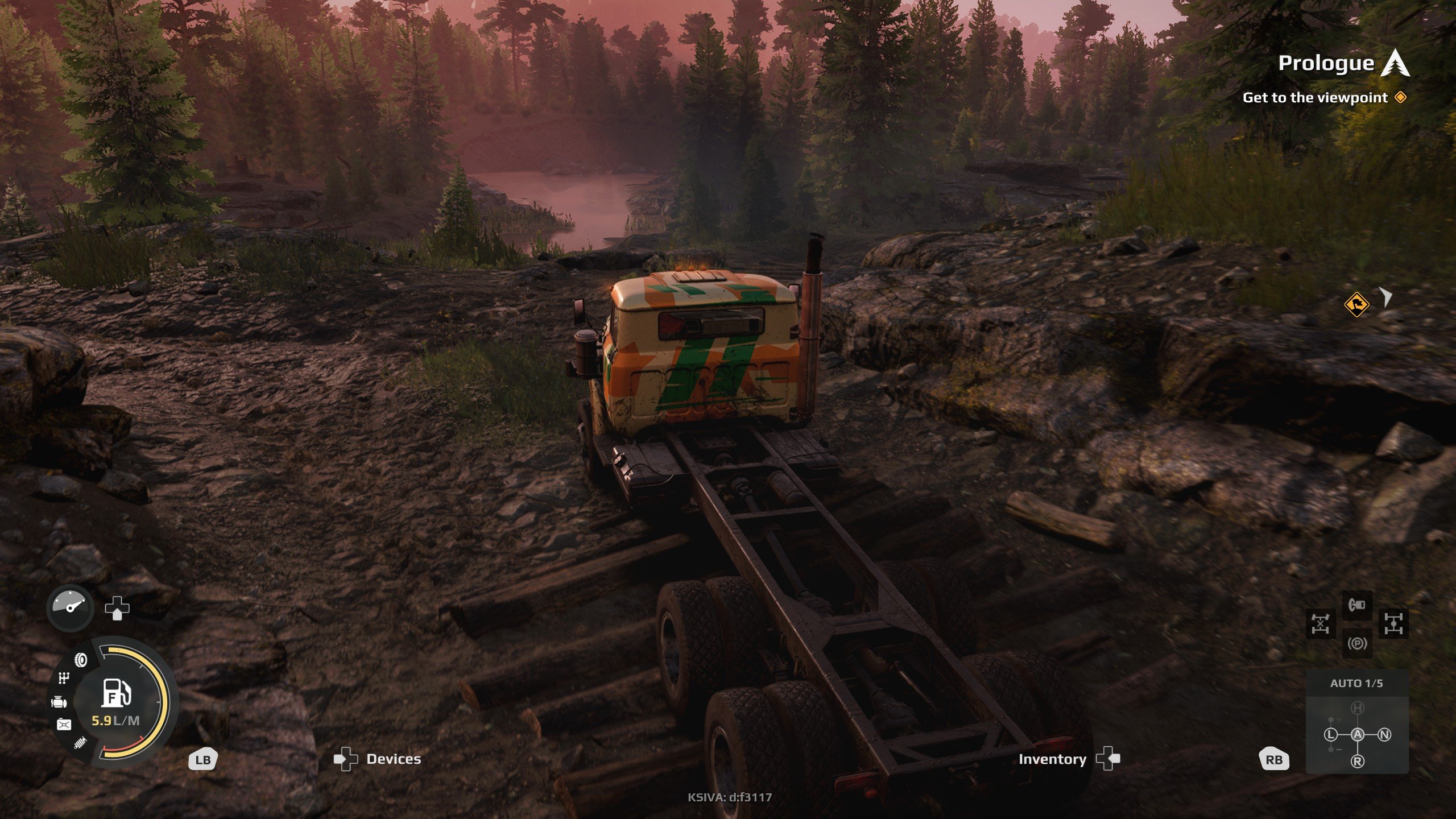This screenshot has width=1456, height=819.
Task: Shift to Neutral on the gearbox
Action: pos(1384,734)
